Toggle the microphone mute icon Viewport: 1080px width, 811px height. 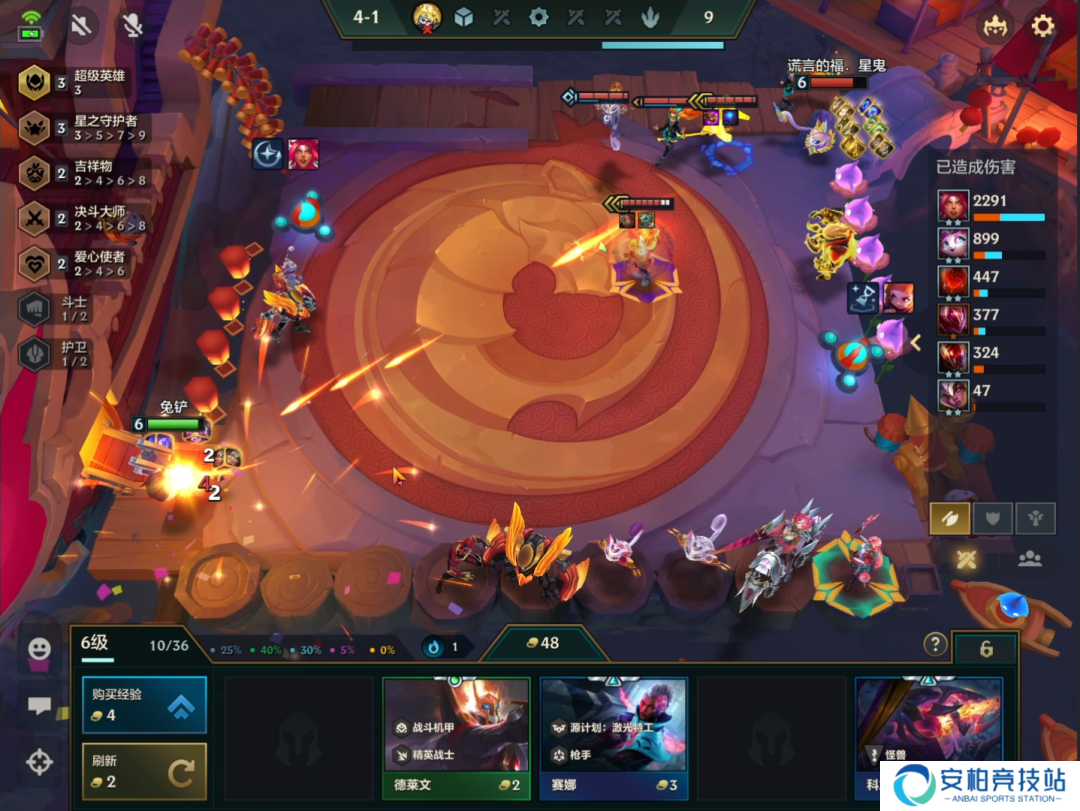pyautogui.click(x=132, y=26)
